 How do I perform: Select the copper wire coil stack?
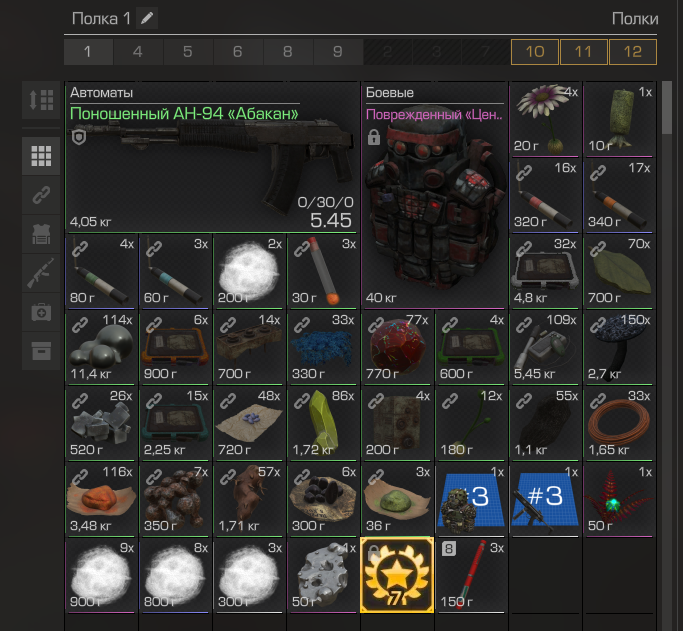[x=620, y=424]
